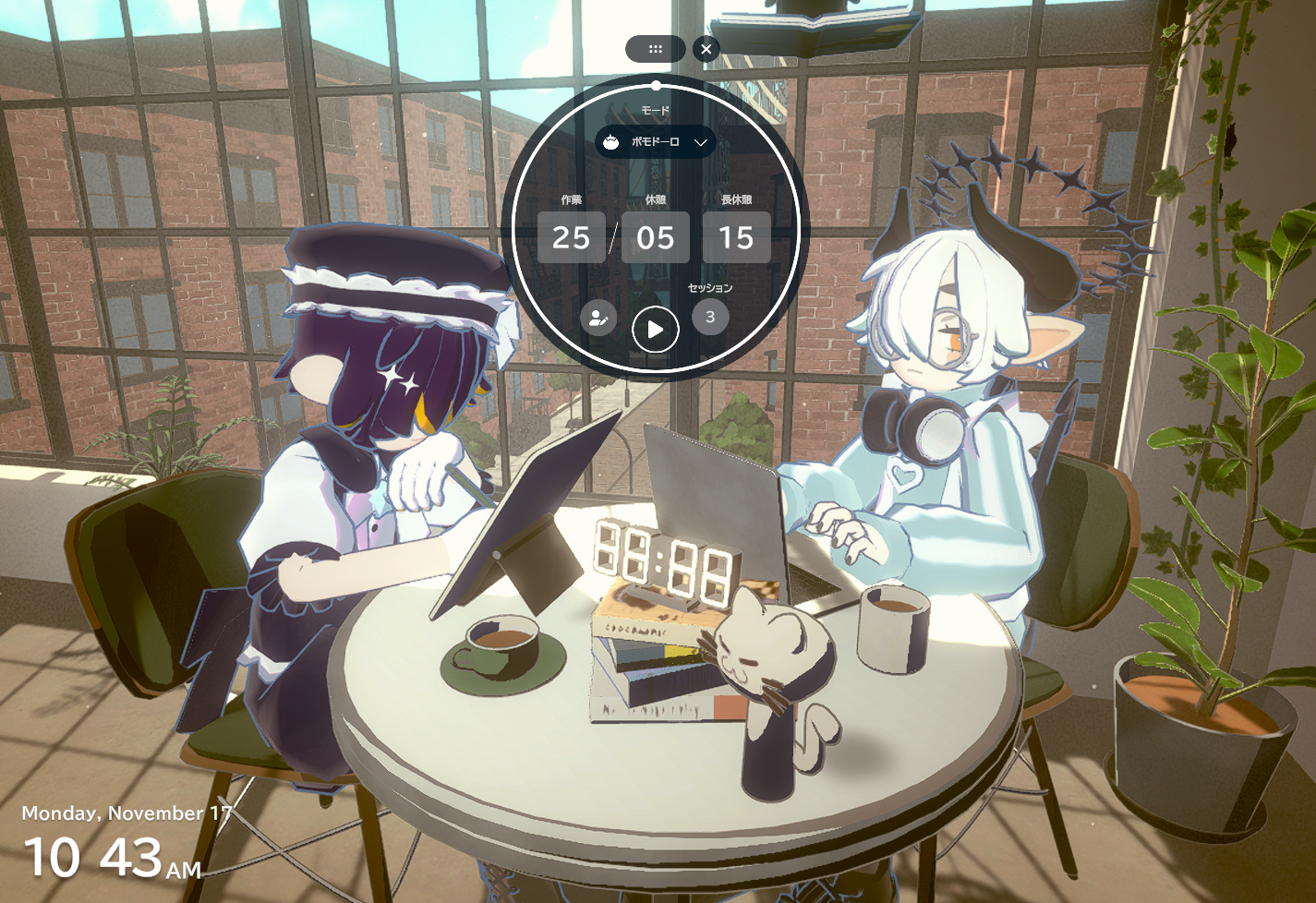Screen dimensions: 1316x903
Task: Click the widget's dotted grip handle
Action: 655,49
